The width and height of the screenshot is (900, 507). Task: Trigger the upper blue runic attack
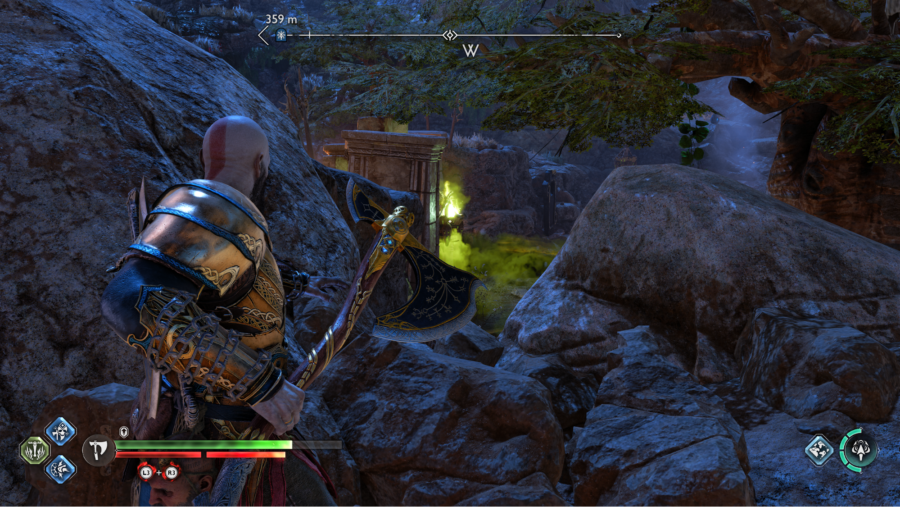(60, 432)
